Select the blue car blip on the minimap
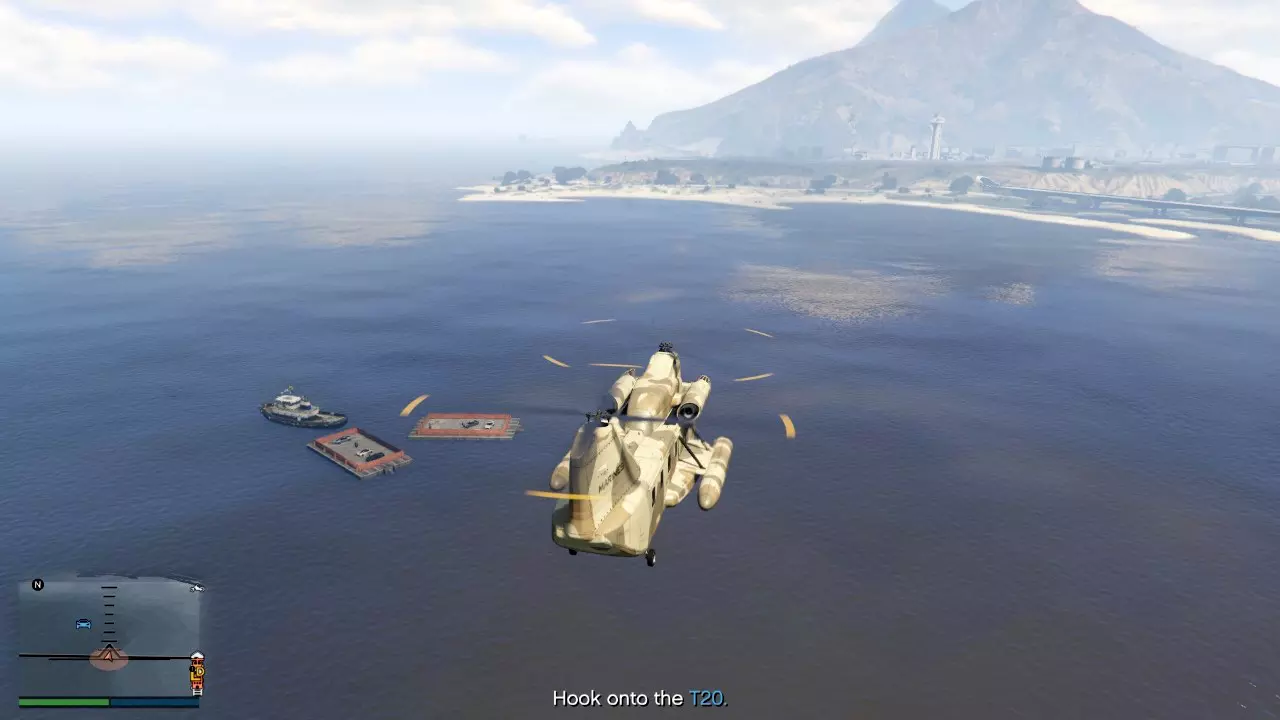Viewport: 1280px width, 720px height. point(83,623)
